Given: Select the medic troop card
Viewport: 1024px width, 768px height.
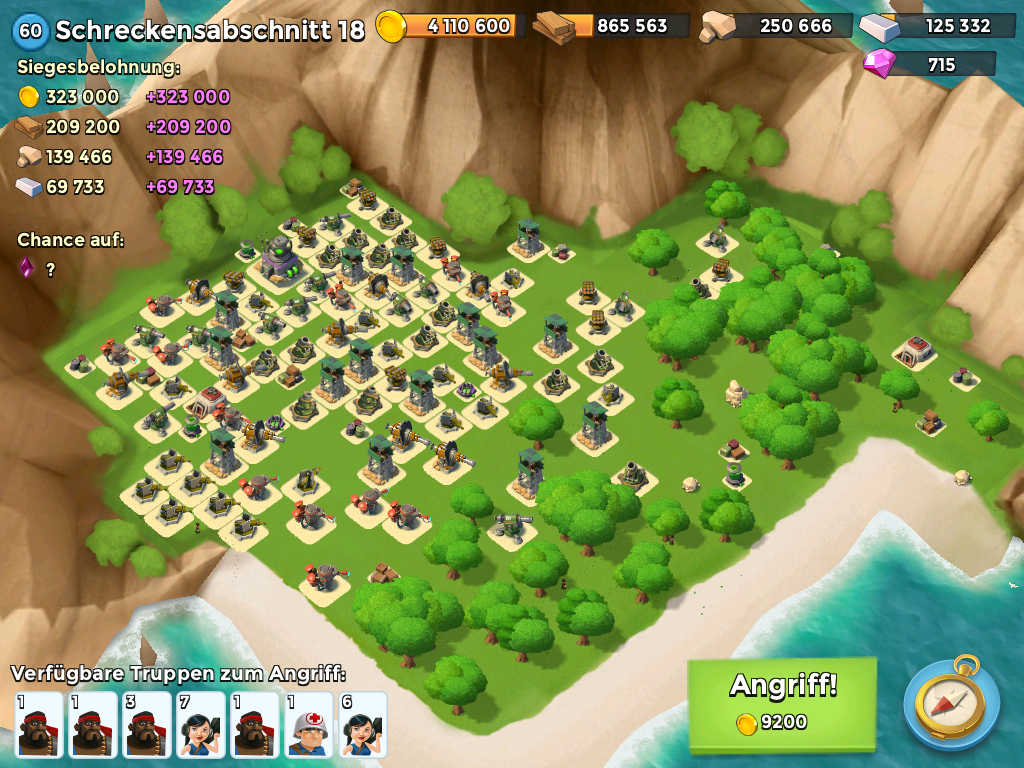Looking at the screenshot, I should (309, 724).
